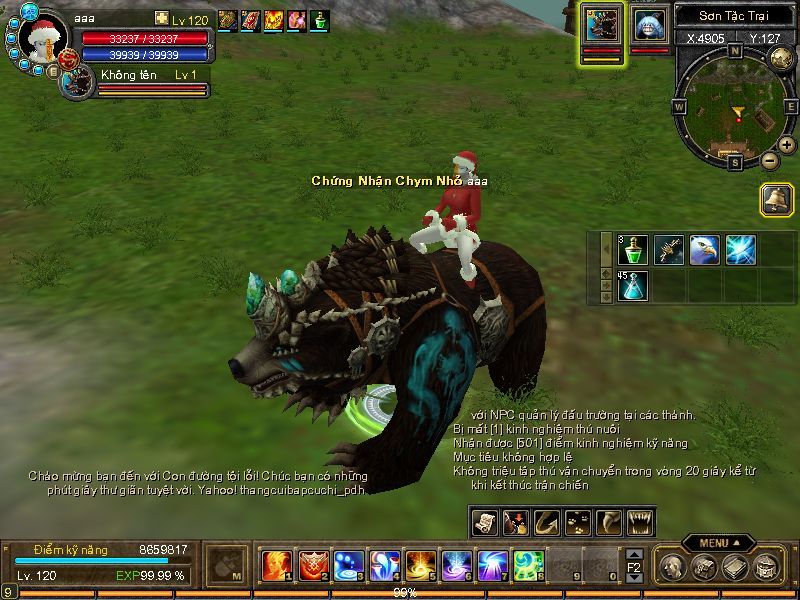Switch the hotbar page with the F2 selector
The image size is (800, 600).
[x=634, y=566]
